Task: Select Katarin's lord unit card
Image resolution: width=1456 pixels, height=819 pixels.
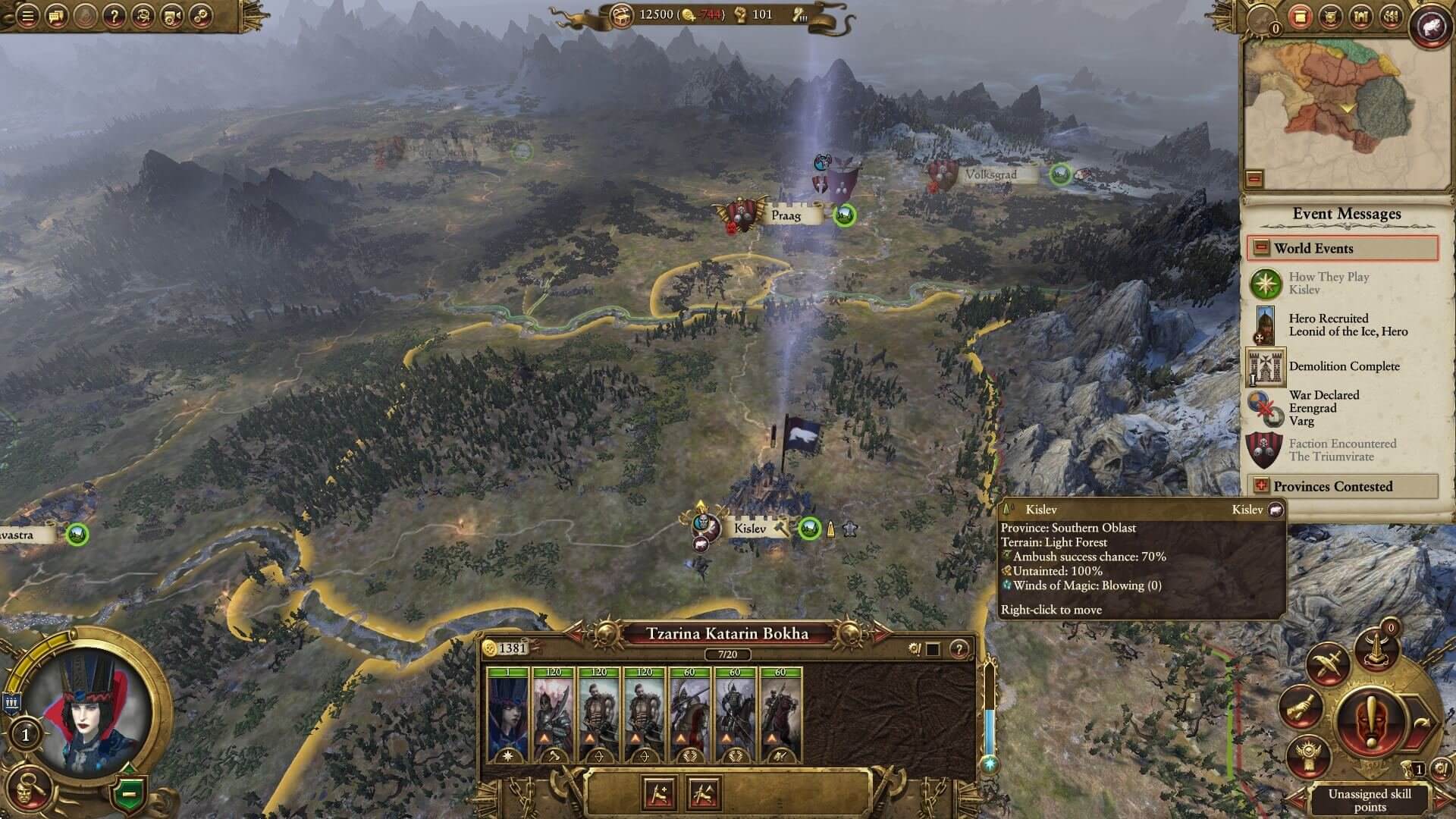Action: [x=508, y=714]
